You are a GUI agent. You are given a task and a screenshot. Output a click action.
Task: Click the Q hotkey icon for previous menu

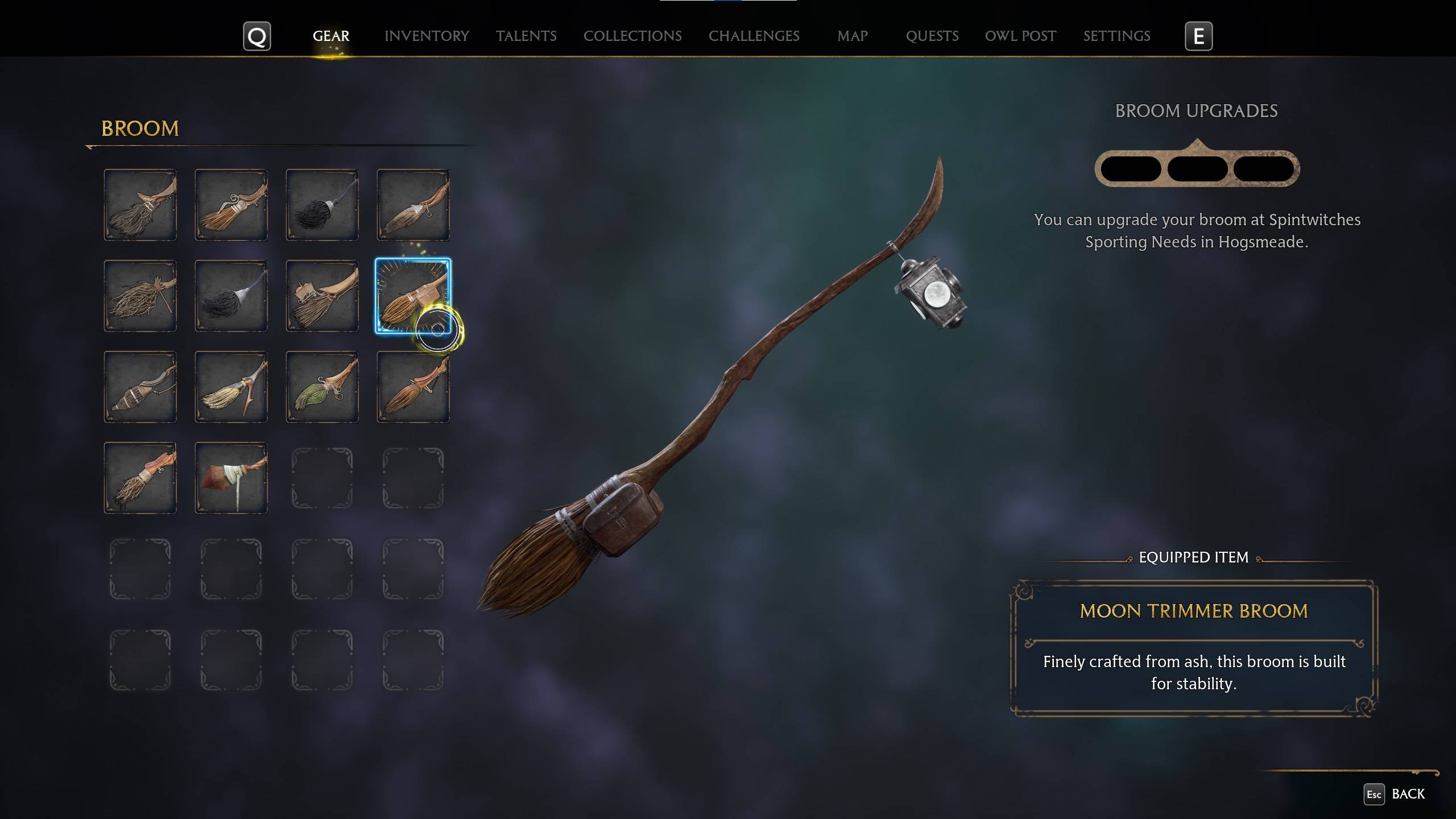click(257, 36)
